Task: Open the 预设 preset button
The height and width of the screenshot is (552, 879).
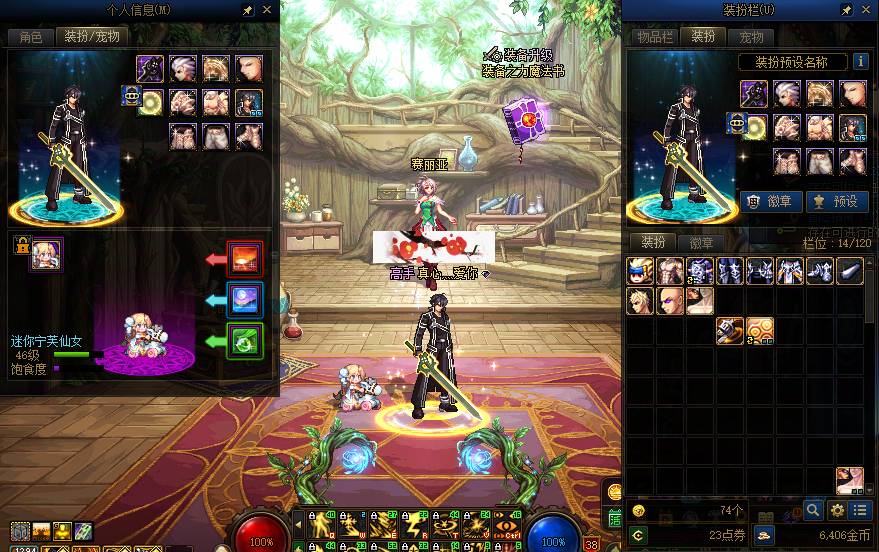Action: (x=837, y=201)
